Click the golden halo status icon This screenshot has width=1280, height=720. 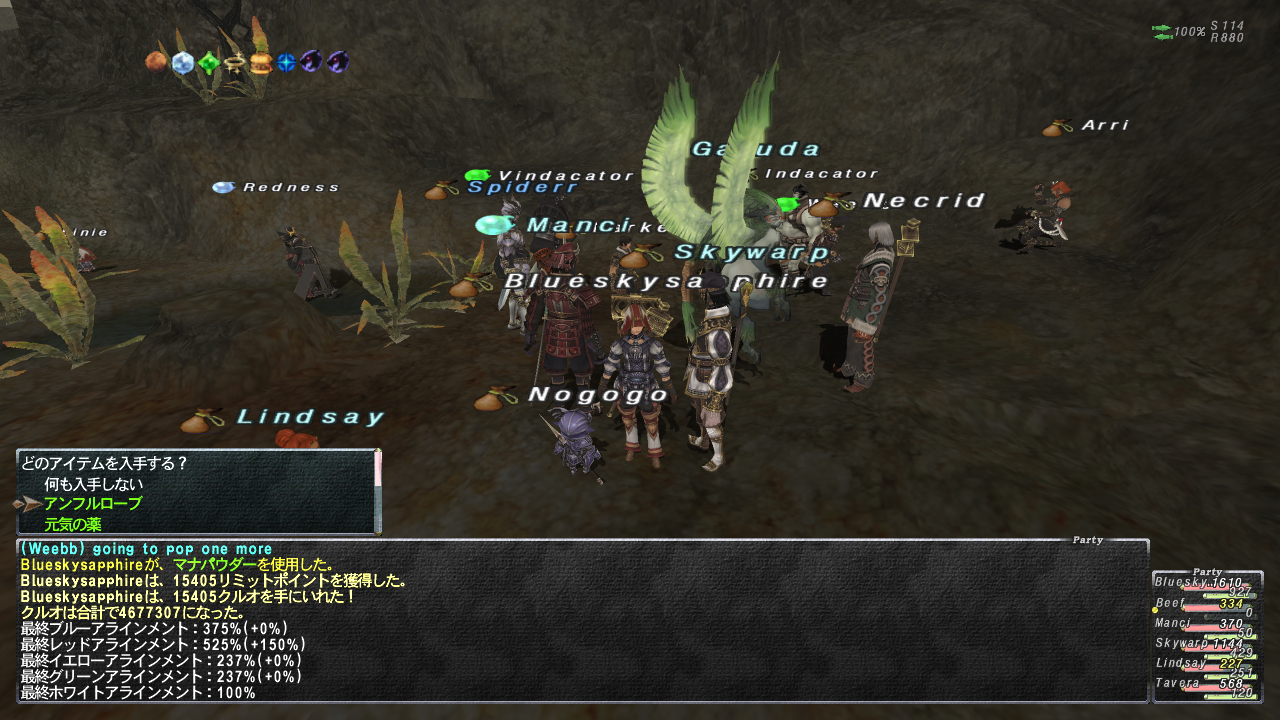(235, 63)
